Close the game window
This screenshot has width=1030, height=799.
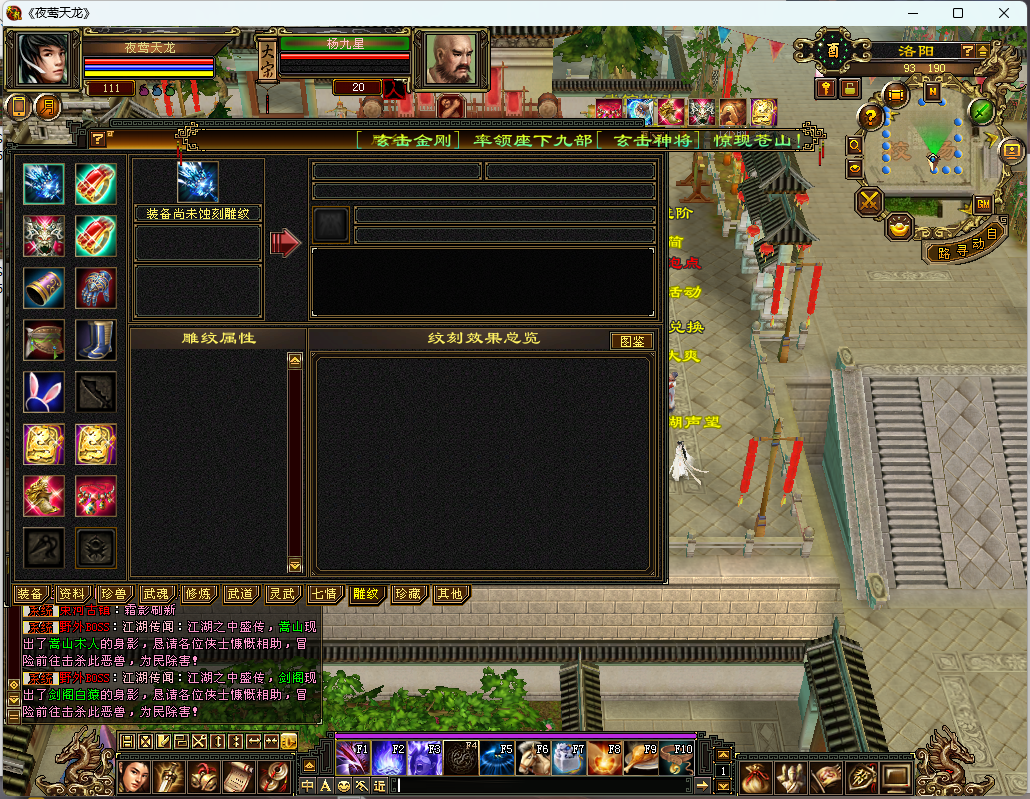pos(1003,13)
